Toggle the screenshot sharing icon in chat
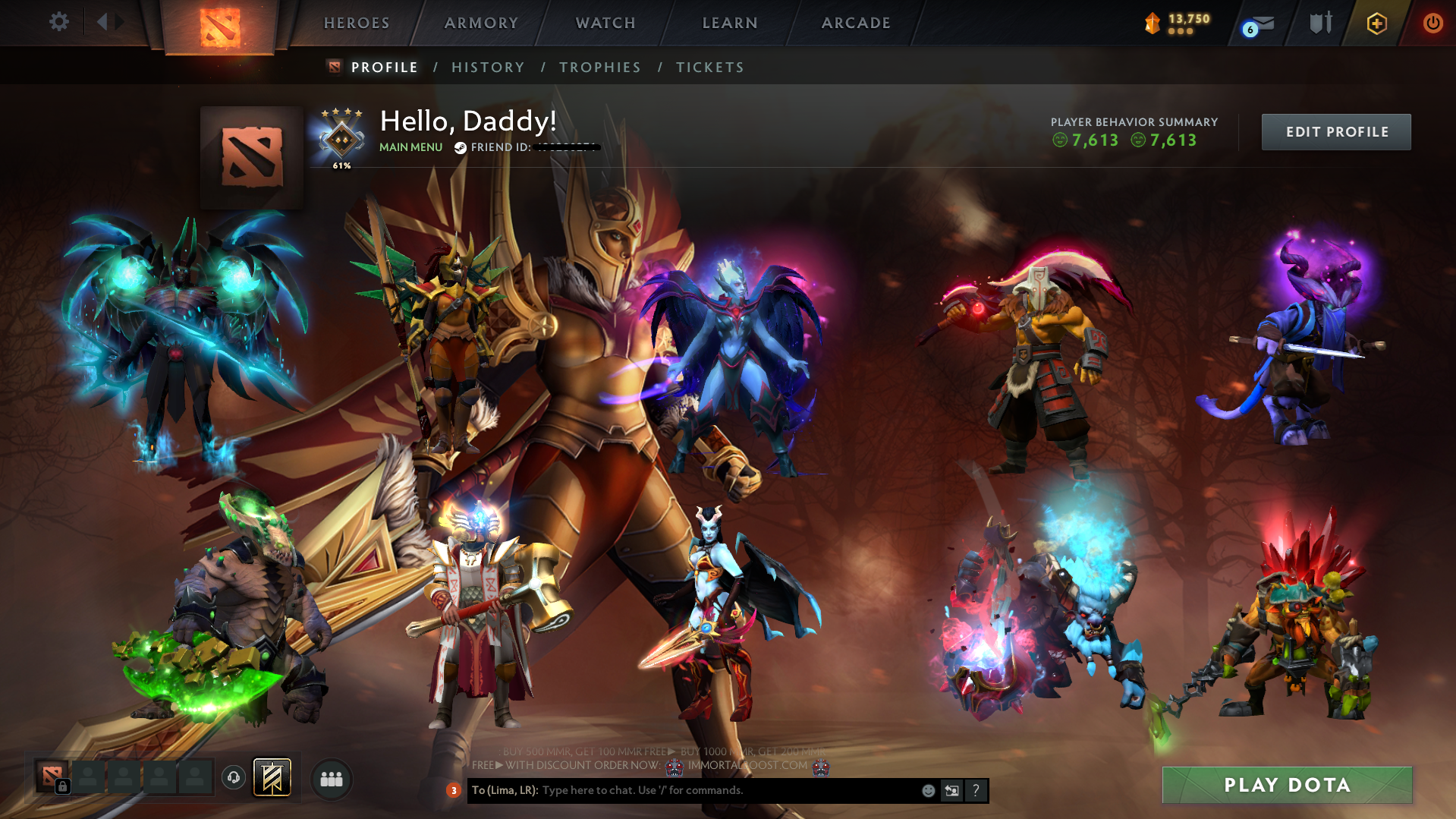Viewport: 1456px width, 819px height. point(952,790)
